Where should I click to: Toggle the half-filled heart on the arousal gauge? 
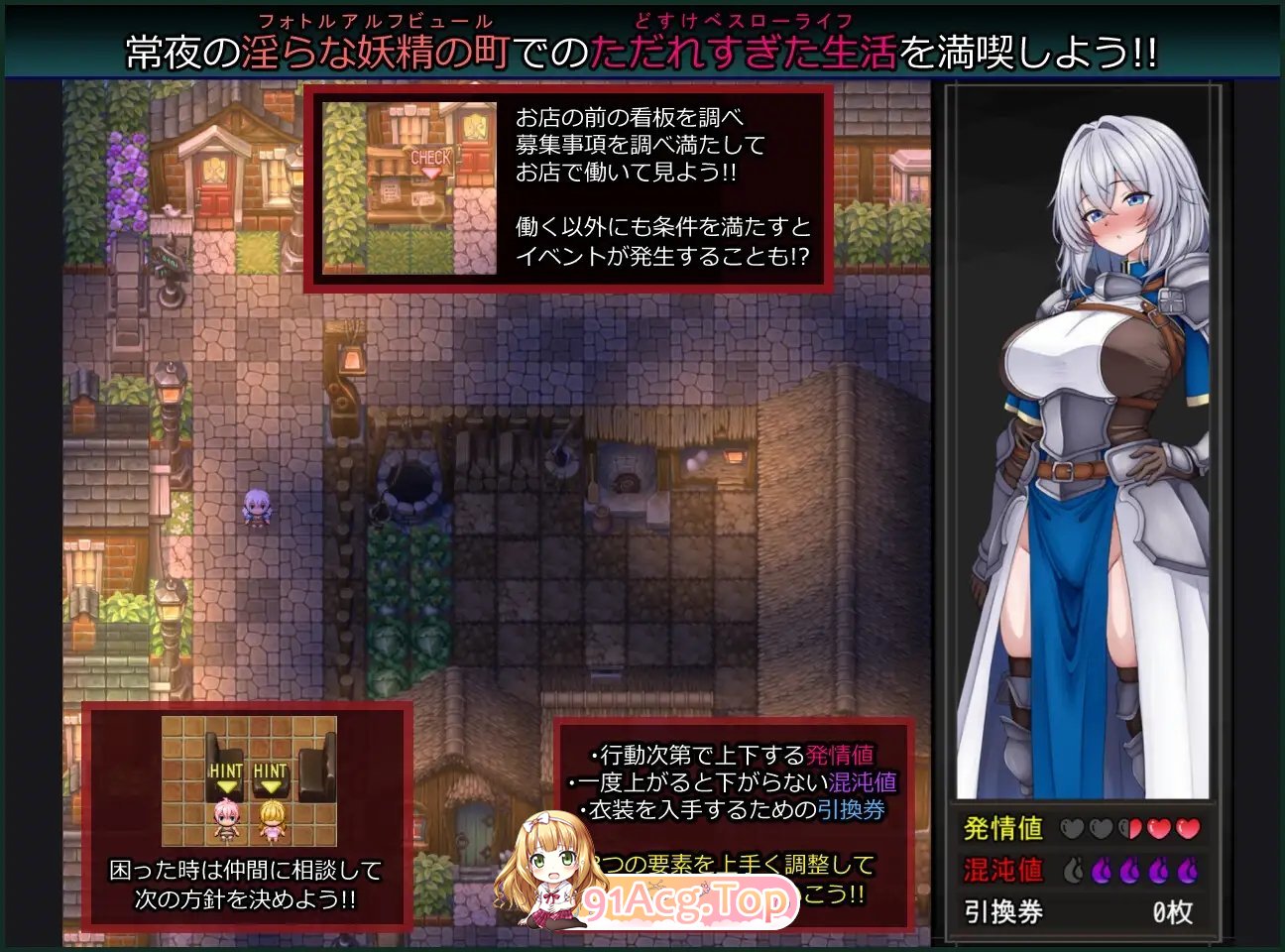tap(1129, 829)
